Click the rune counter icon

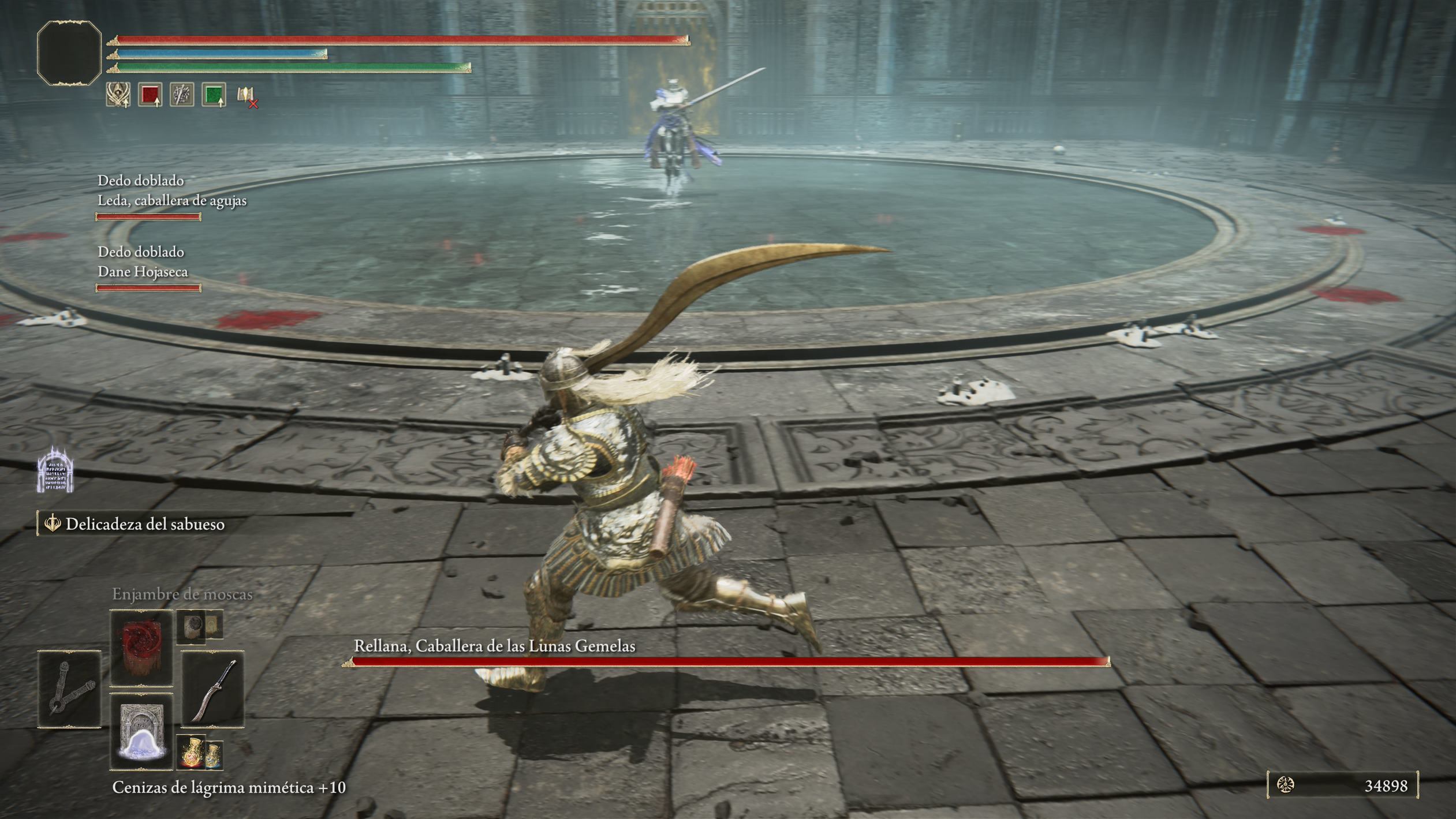click(1285, 785)
